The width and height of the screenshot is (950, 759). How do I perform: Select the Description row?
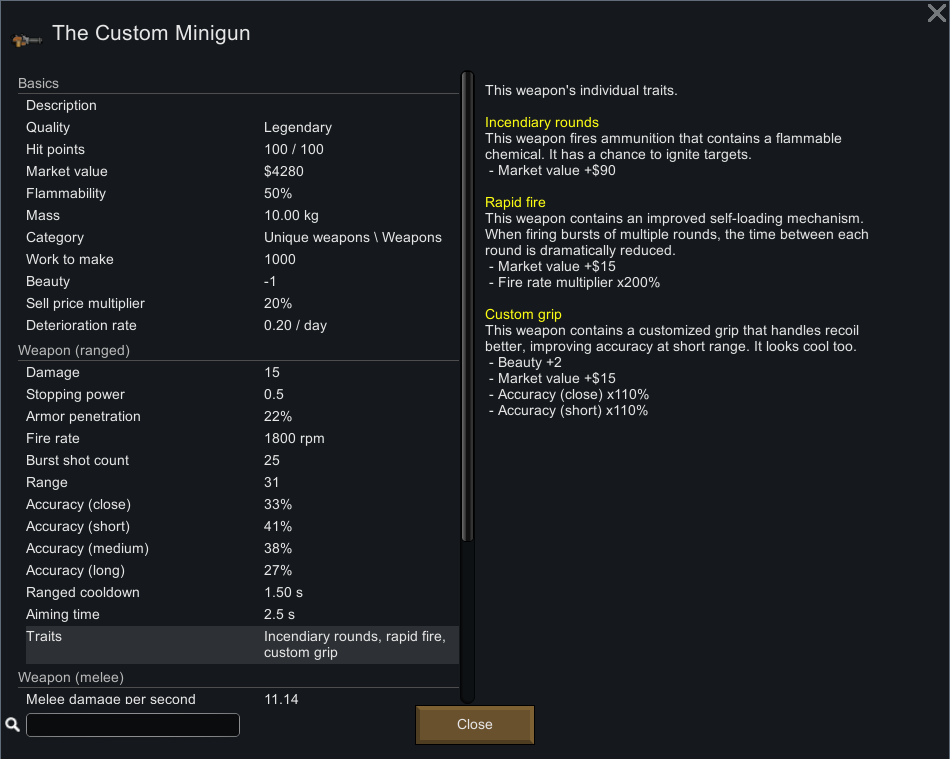point(240,106)
